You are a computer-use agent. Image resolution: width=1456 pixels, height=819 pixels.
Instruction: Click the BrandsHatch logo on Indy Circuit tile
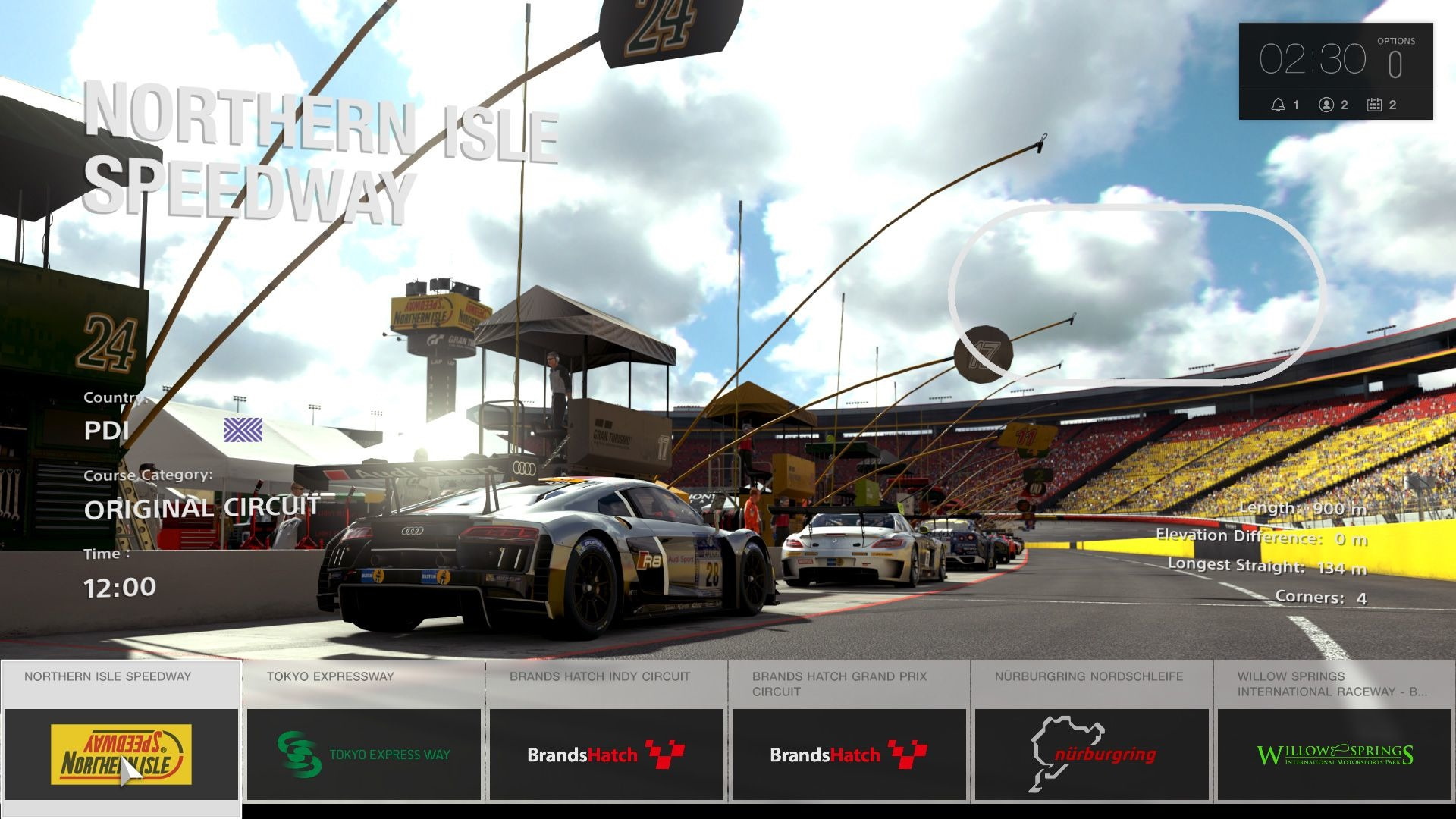point(605,755)
